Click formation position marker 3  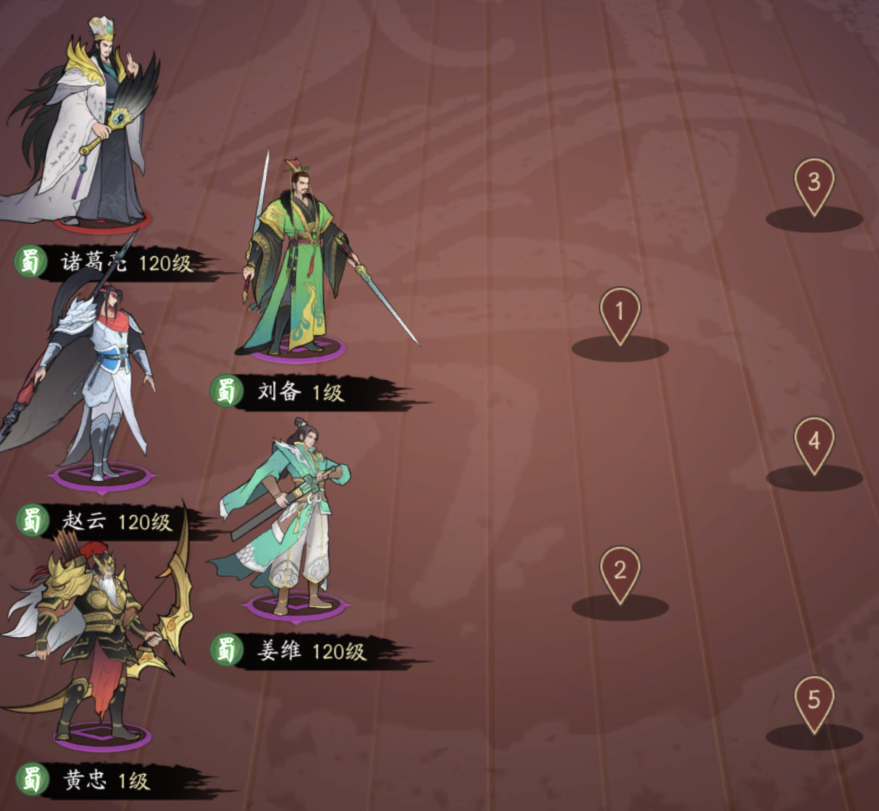(814, 188)
